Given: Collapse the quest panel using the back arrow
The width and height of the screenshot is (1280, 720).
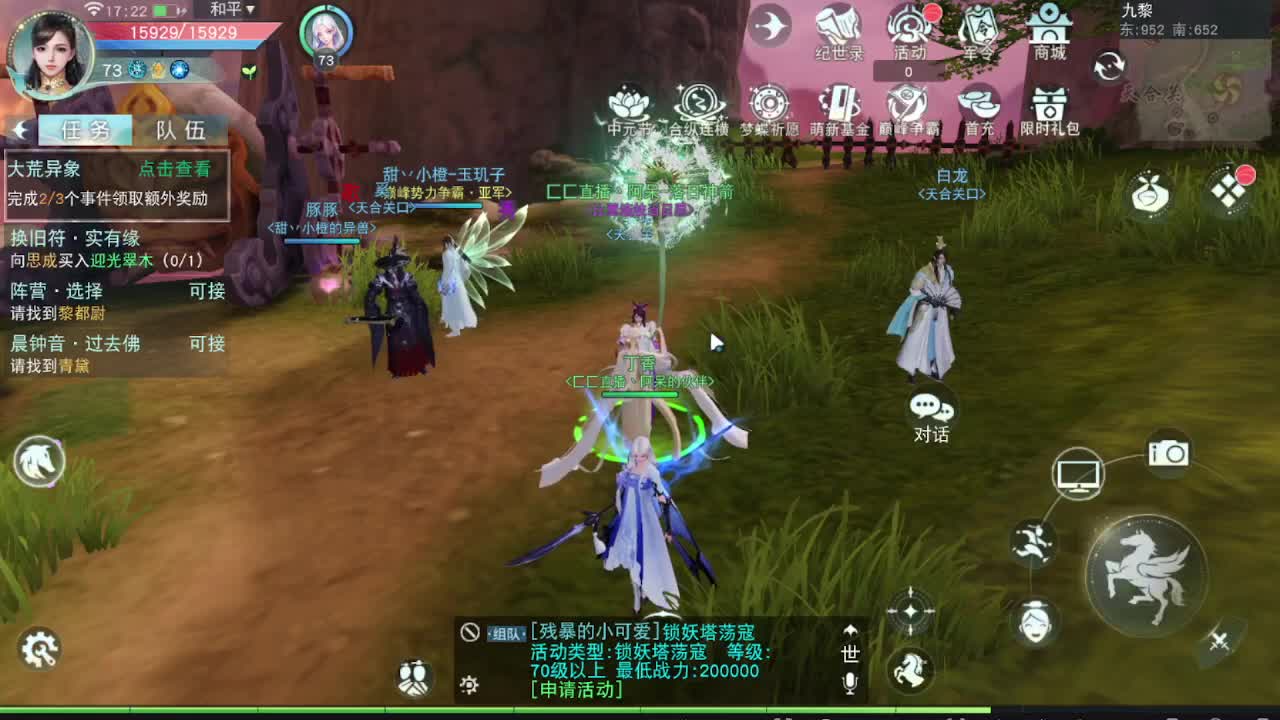Looking at the screenshot, I should click(20, 127).
